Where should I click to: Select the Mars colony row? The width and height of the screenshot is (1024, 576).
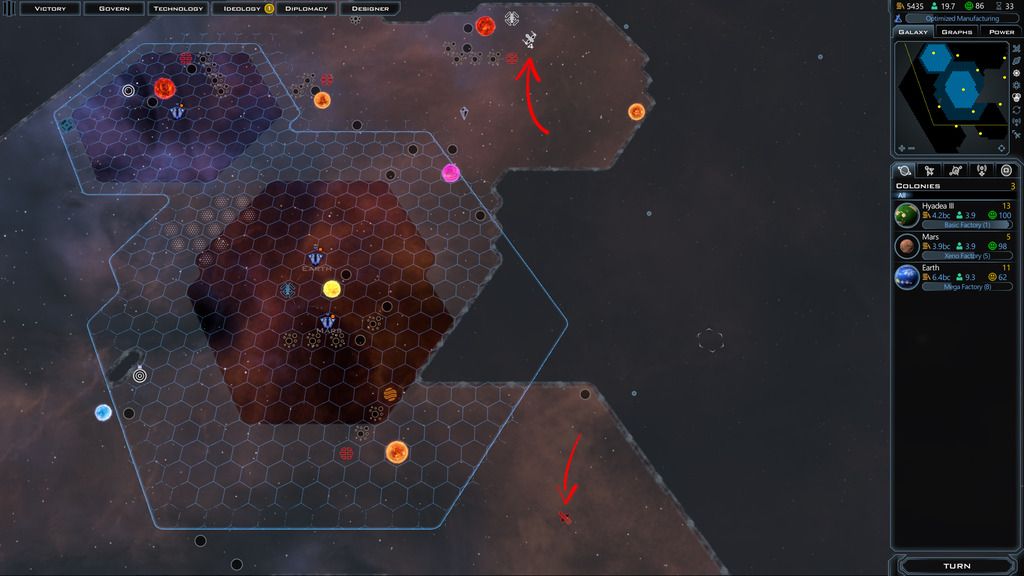pyautogui.click(x=955, y=246)
